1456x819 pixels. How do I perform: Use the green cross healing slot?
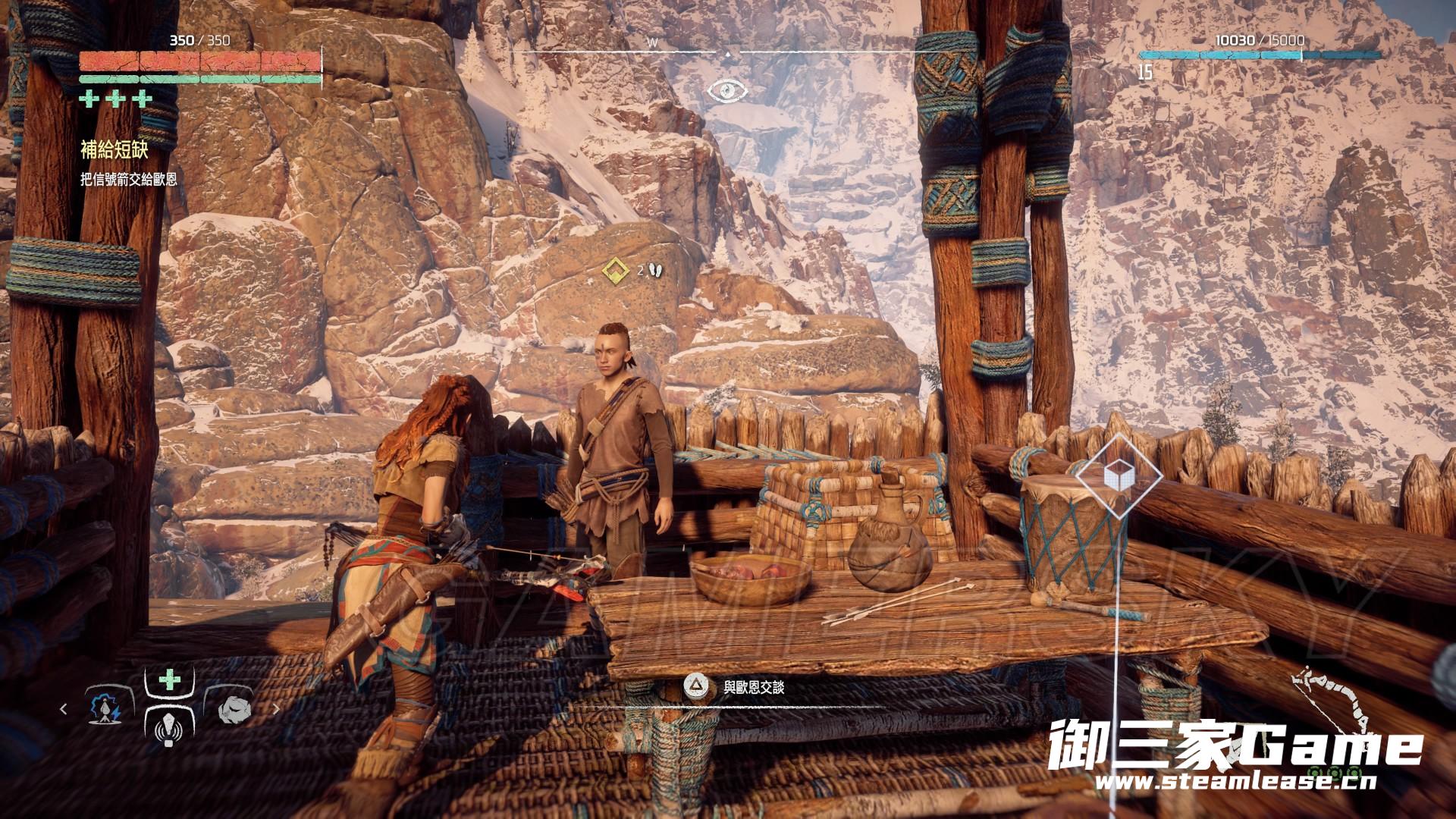170,679
